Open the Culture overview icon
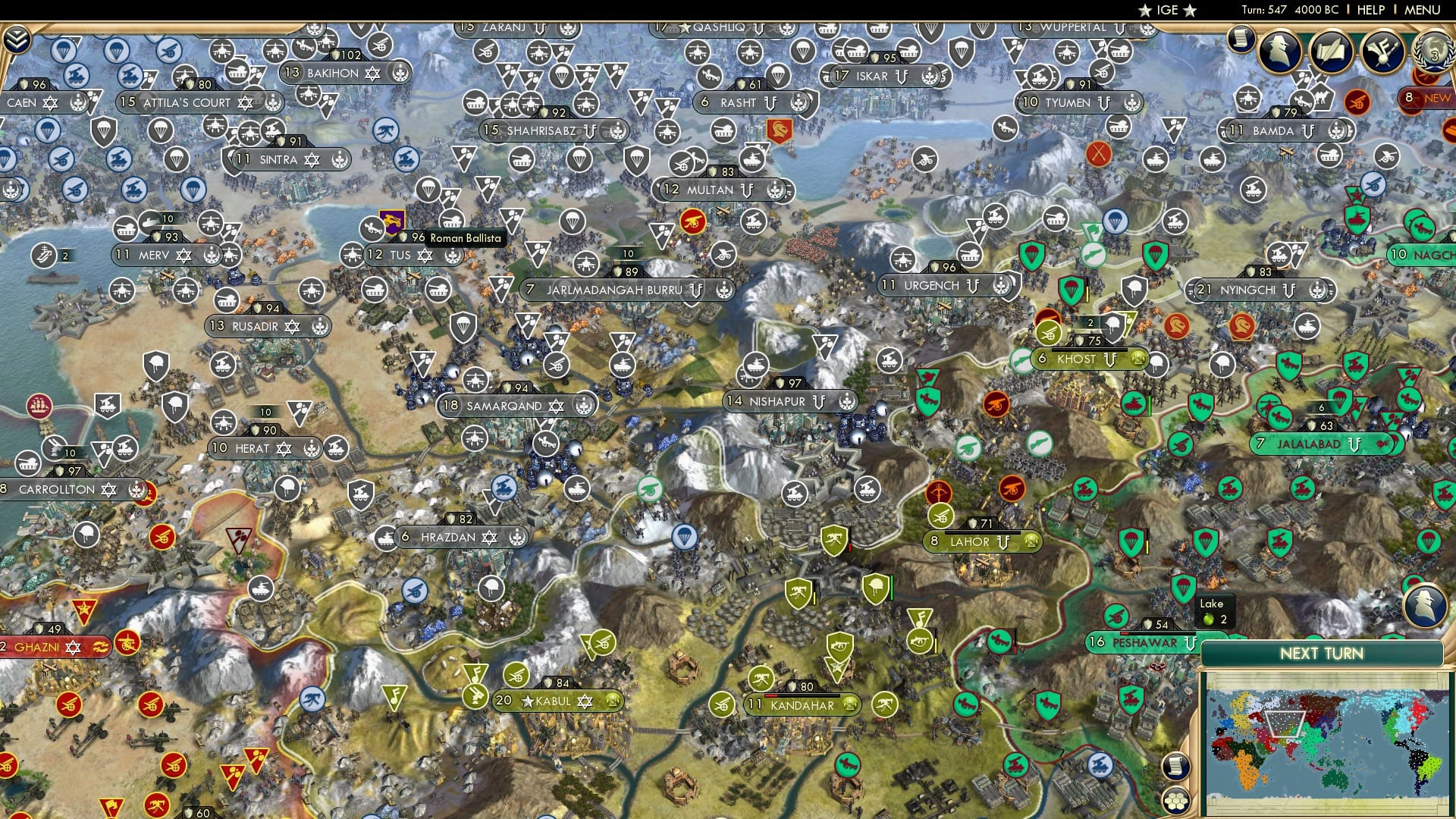 1382,52
